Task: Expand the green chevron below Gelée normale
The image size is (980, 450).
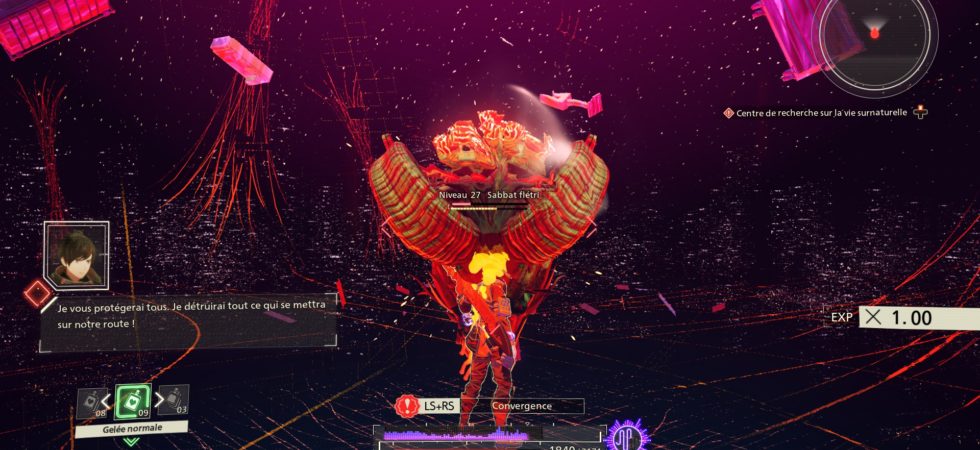Action: click(x=132, y=441)
